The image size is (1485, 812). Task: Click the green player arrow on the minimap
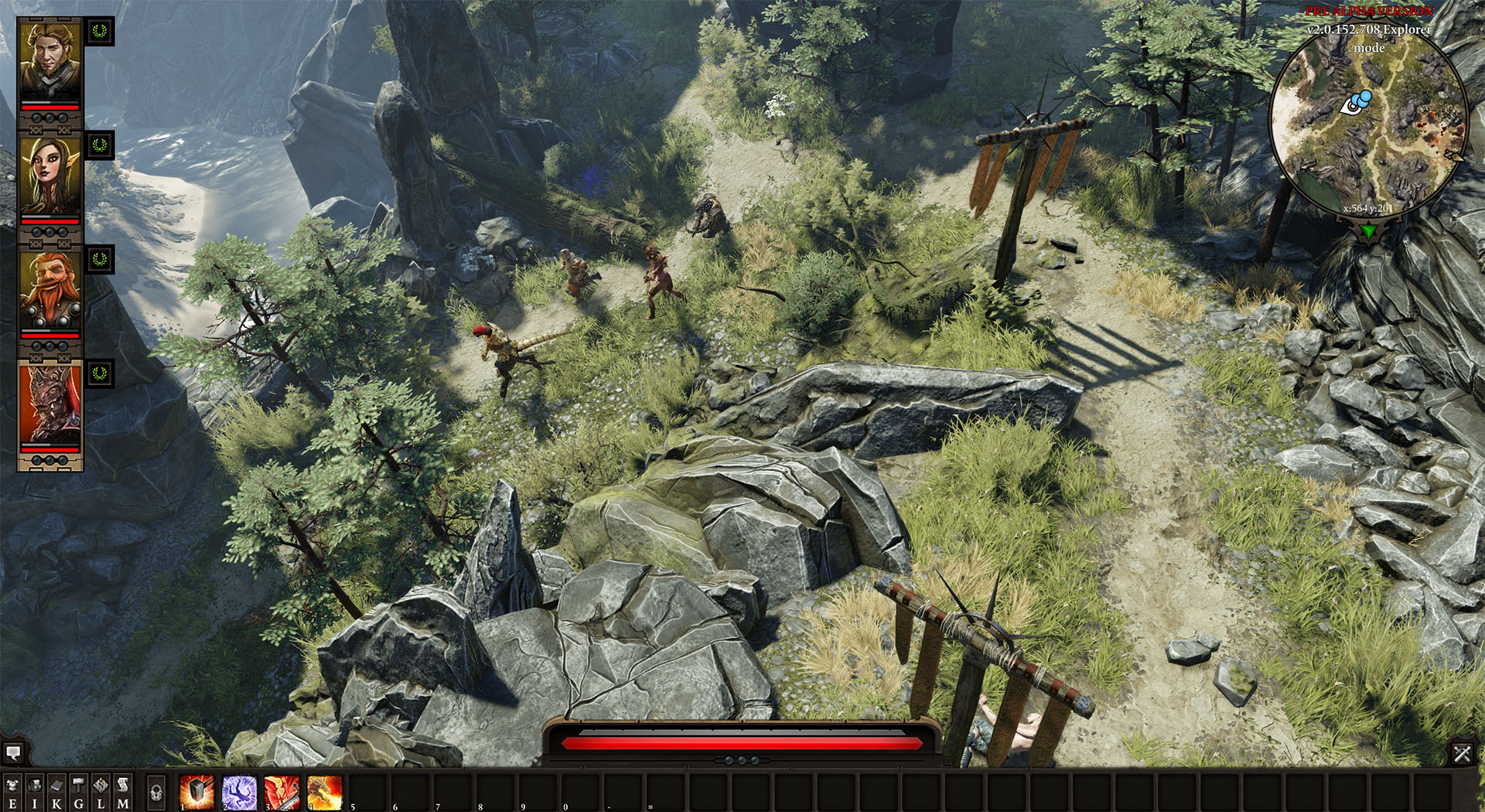click(x=1367, y=229)
